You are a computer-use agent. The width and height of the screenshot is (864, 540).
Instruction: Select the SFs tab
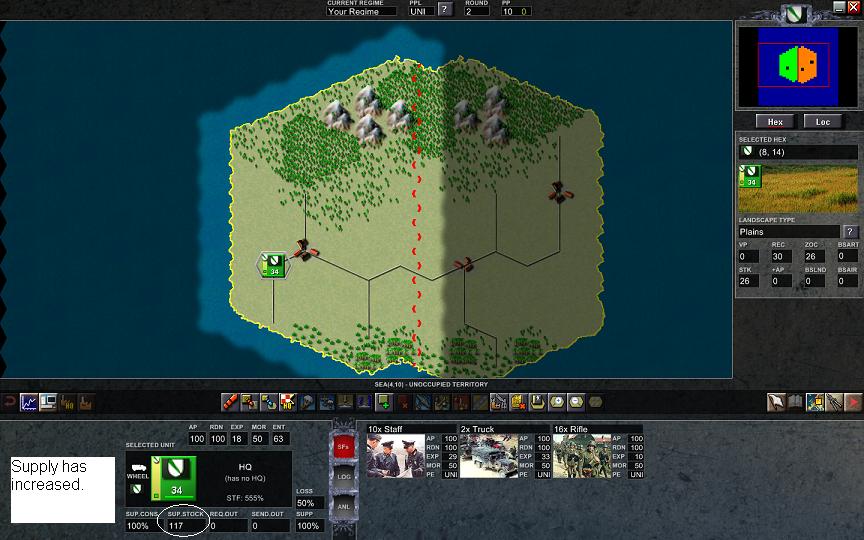pos(342,445)
